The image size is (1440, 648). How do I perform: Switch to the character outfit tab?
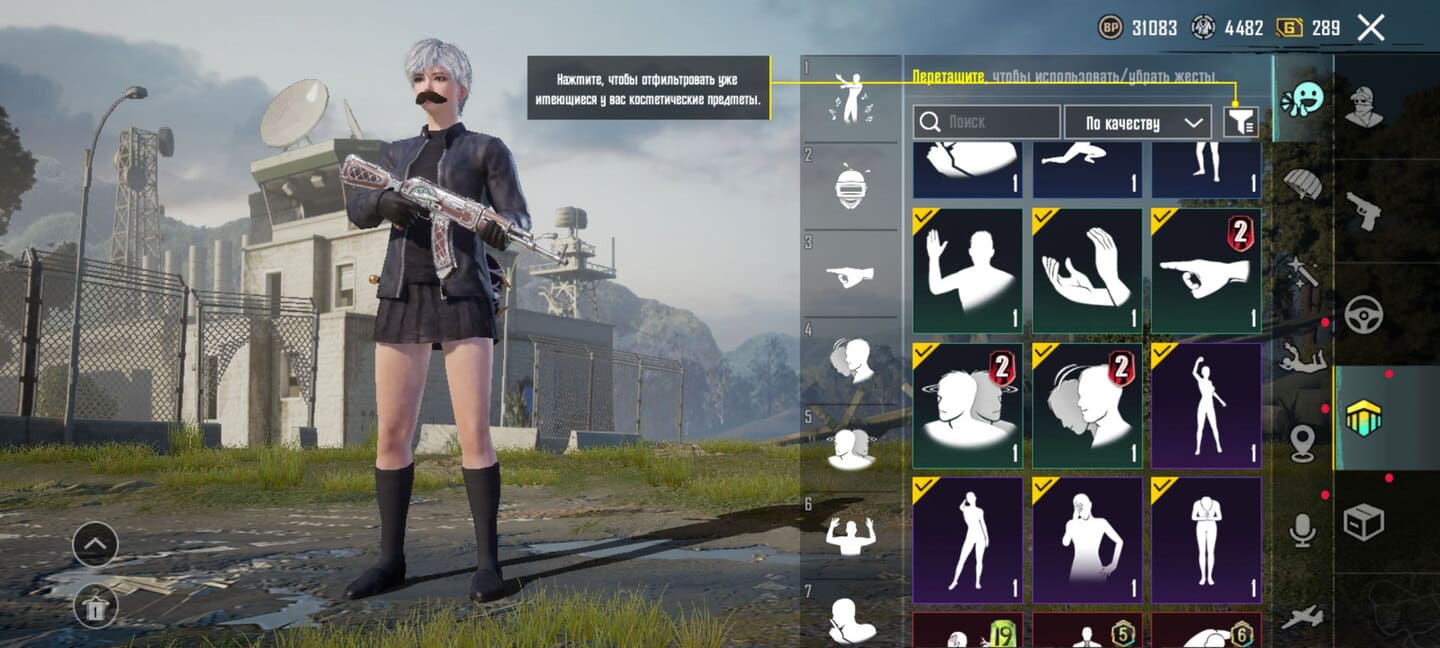[1363, 107]
